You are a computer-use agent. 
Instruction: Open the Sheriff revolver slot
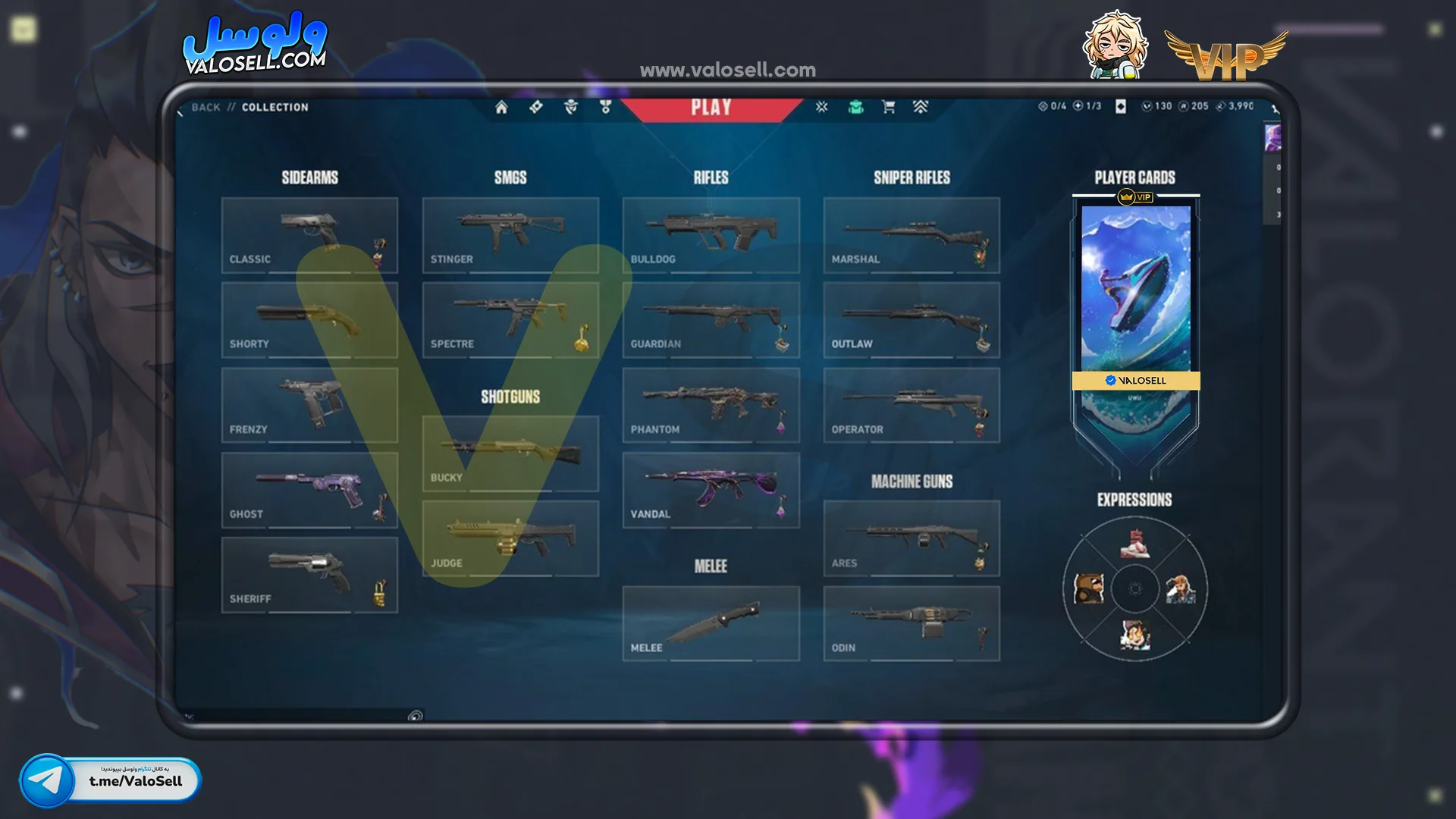[x=309, y=575]
